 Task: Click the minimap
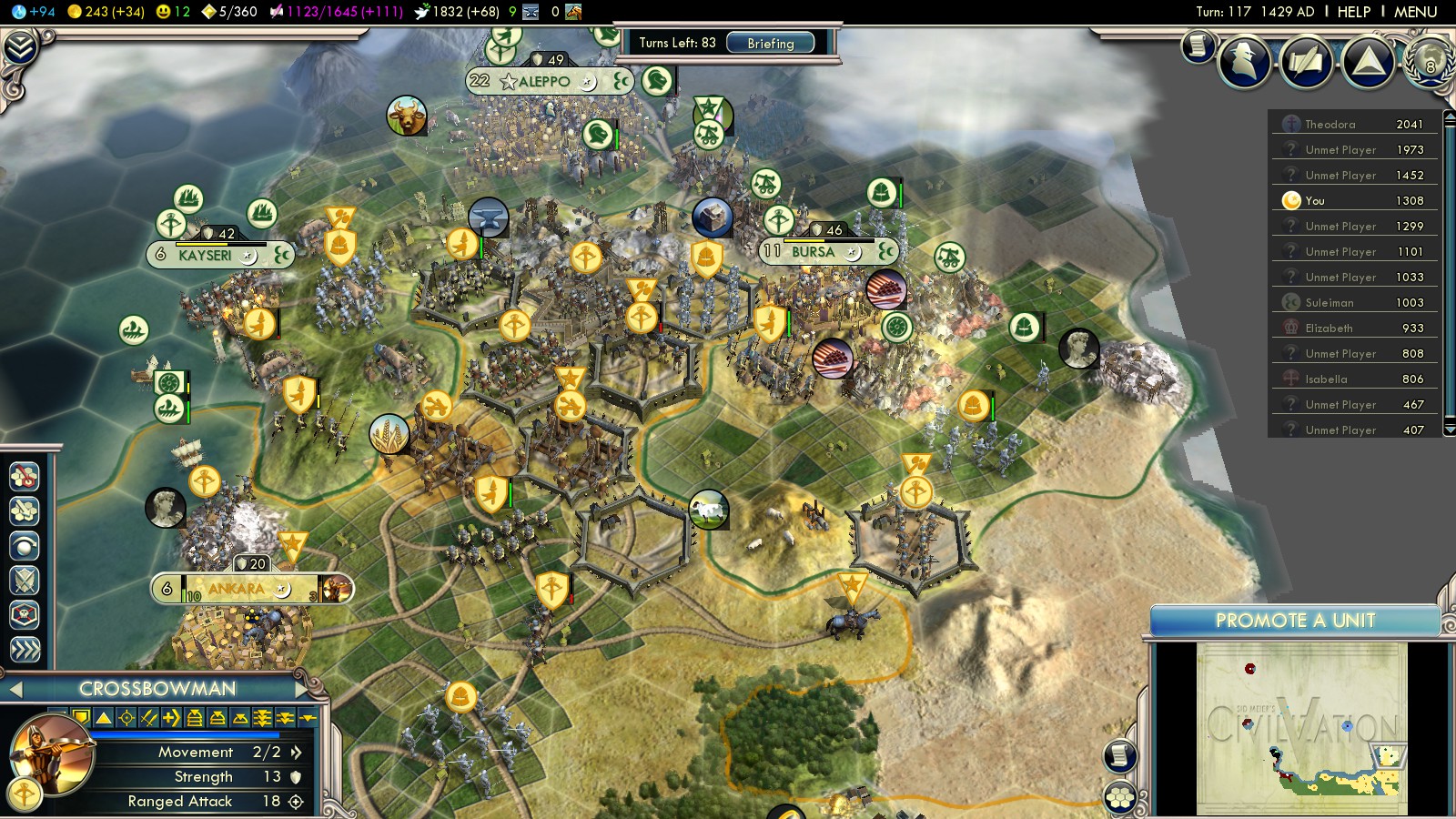coord(1301,728)
